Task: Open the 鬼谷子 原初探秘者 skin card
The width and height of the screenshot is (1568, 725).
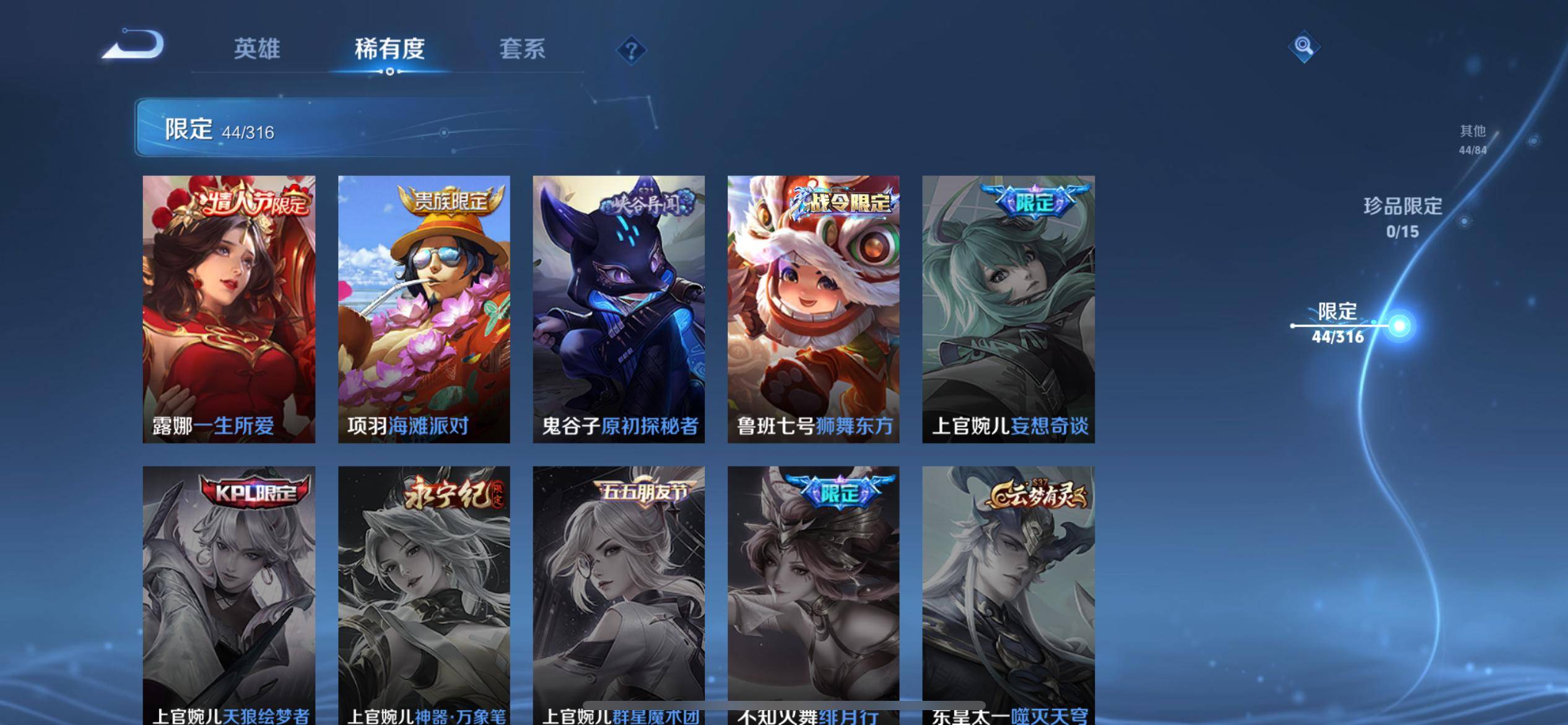Action: point(619,309)
